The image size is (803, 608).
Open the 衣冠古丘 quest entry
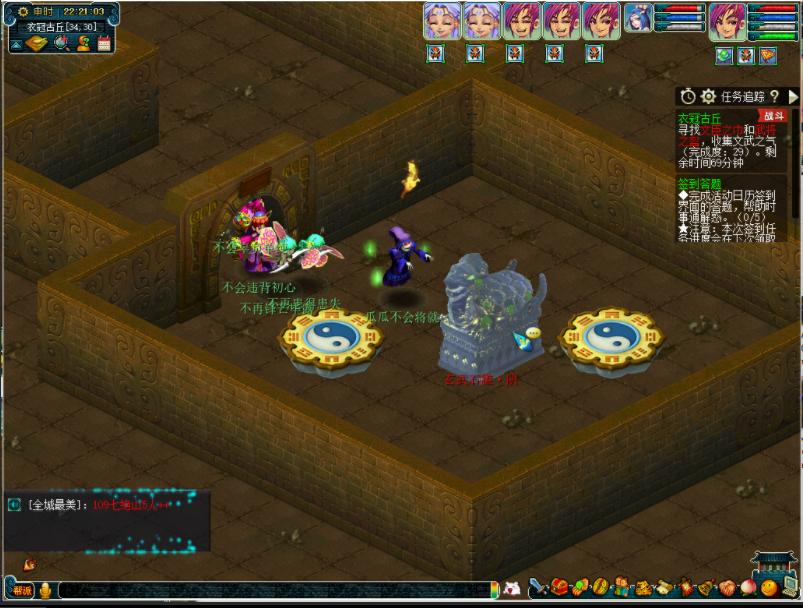click(700, 118)
